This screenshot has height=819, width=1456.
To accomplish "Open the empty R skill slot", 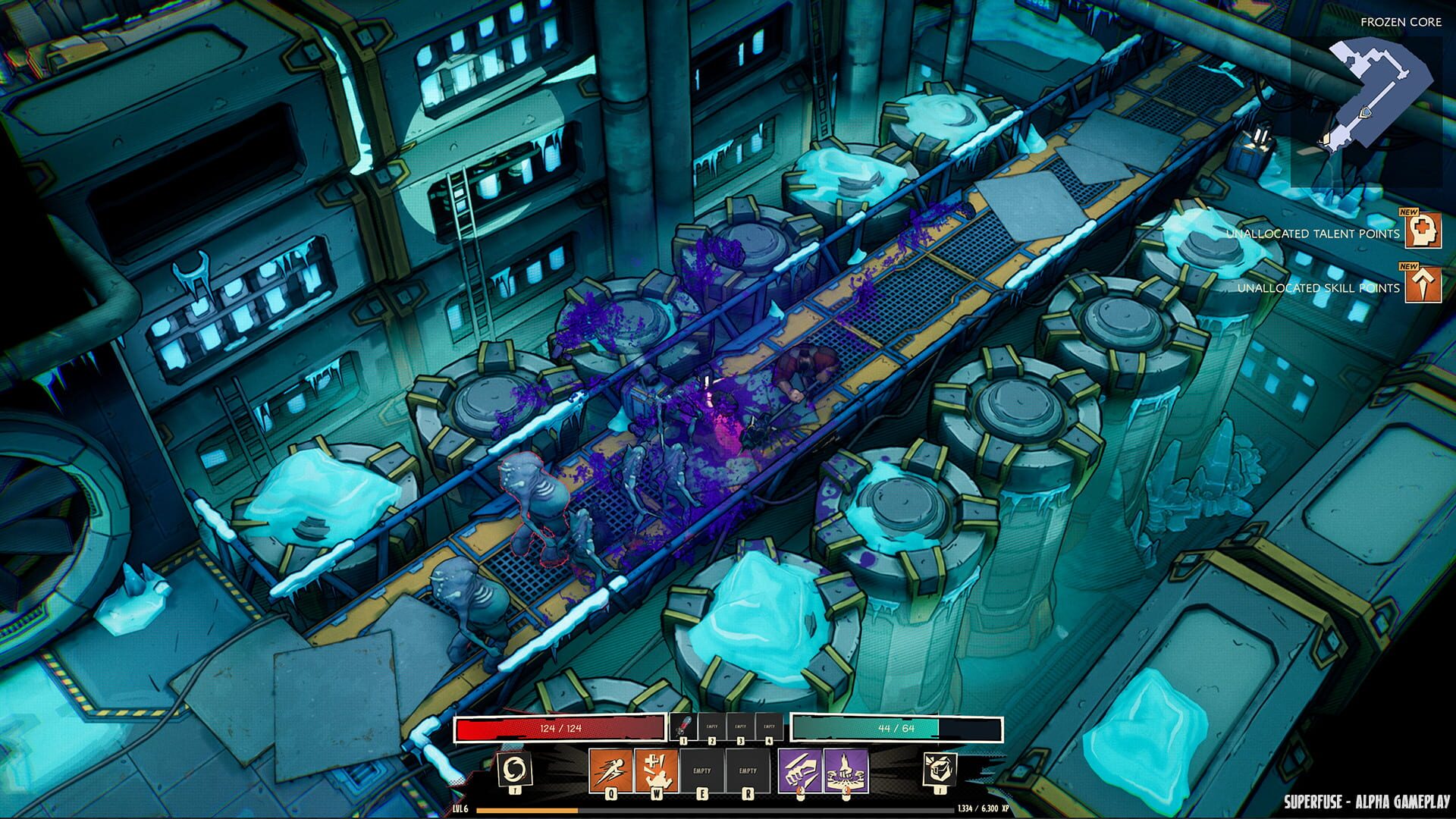I will [x=748, y=770].
